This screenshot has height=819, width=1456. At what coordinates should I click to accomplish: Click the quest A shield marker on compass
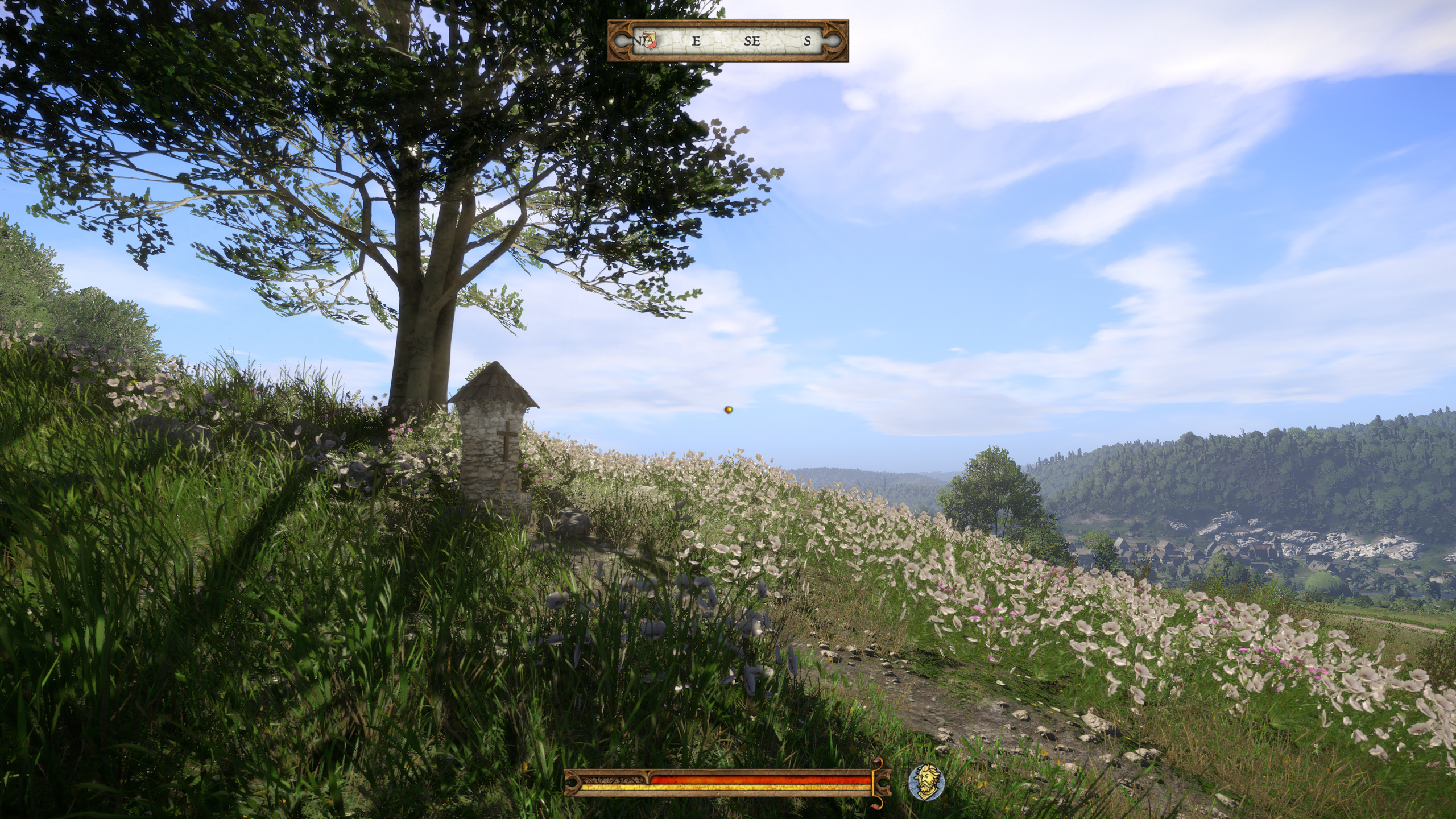tap(650, 40)
